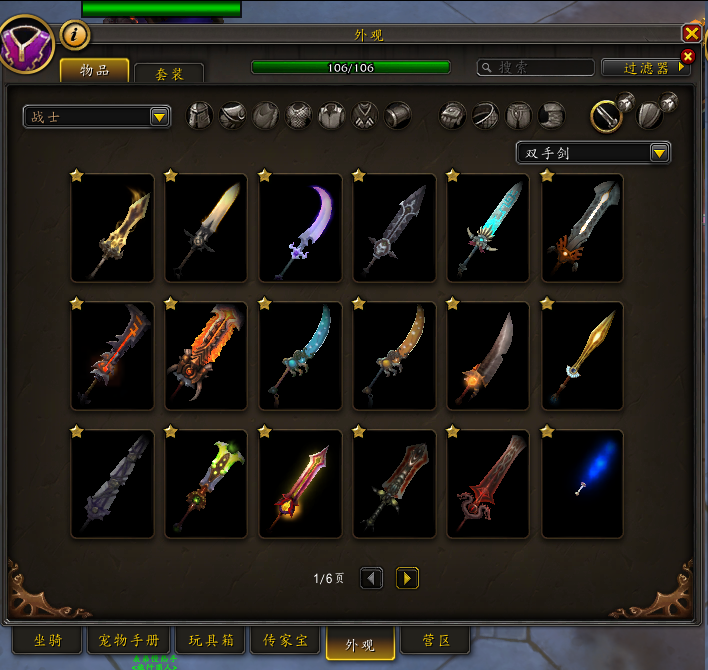Click the info help button
708x670 pixels.
(x=75, y=36)
